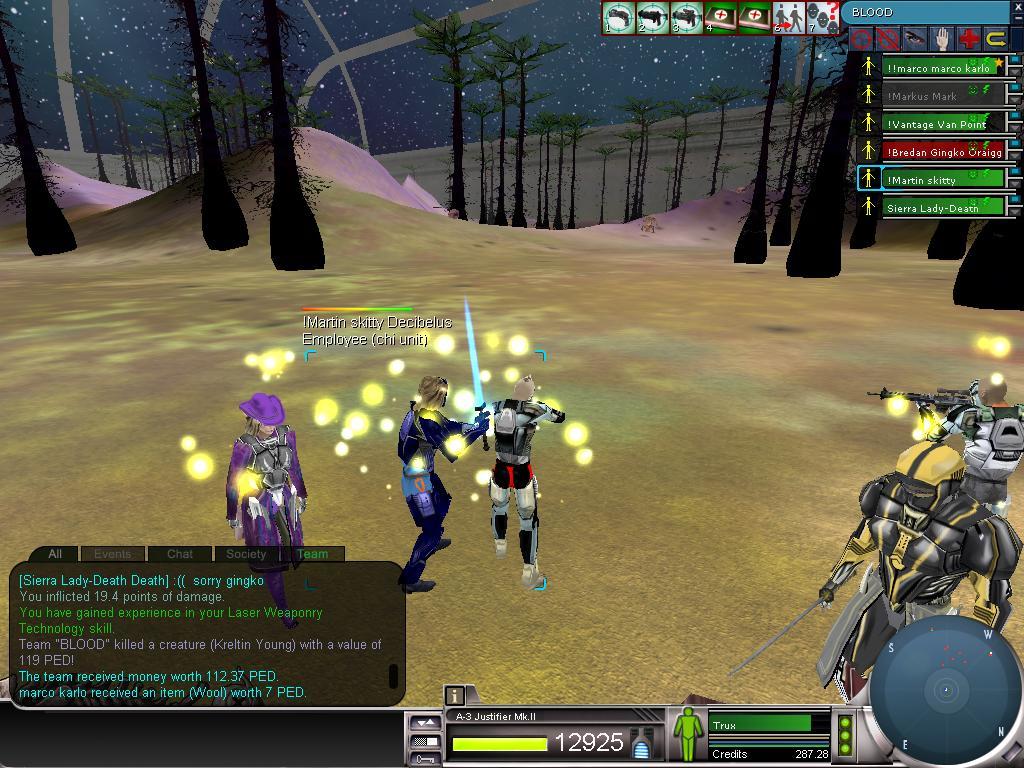Click the open hand team action icon
Screen dimensions: 1024x768
tap(941, 39)
